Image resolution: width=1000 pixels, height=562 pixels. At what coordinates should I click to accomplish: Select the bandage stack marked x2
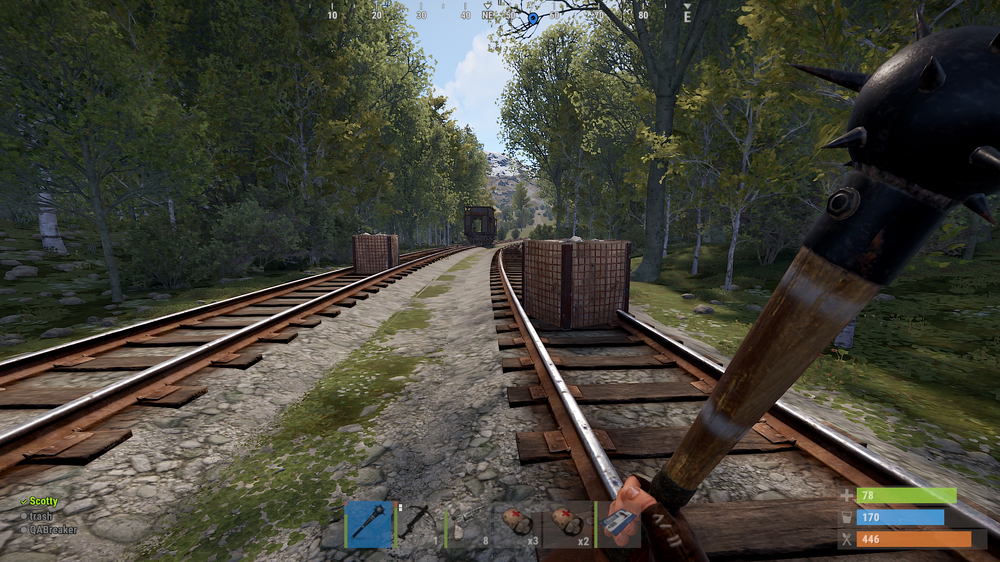tap(568, 525)
